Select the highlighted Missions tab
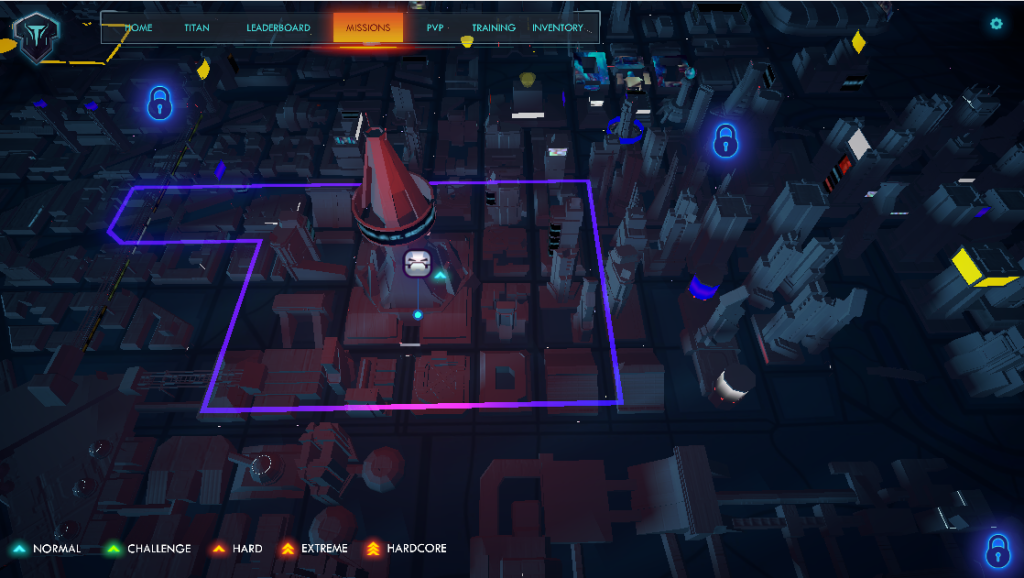This screenshot has width=1024, height=578. [368, 28]
